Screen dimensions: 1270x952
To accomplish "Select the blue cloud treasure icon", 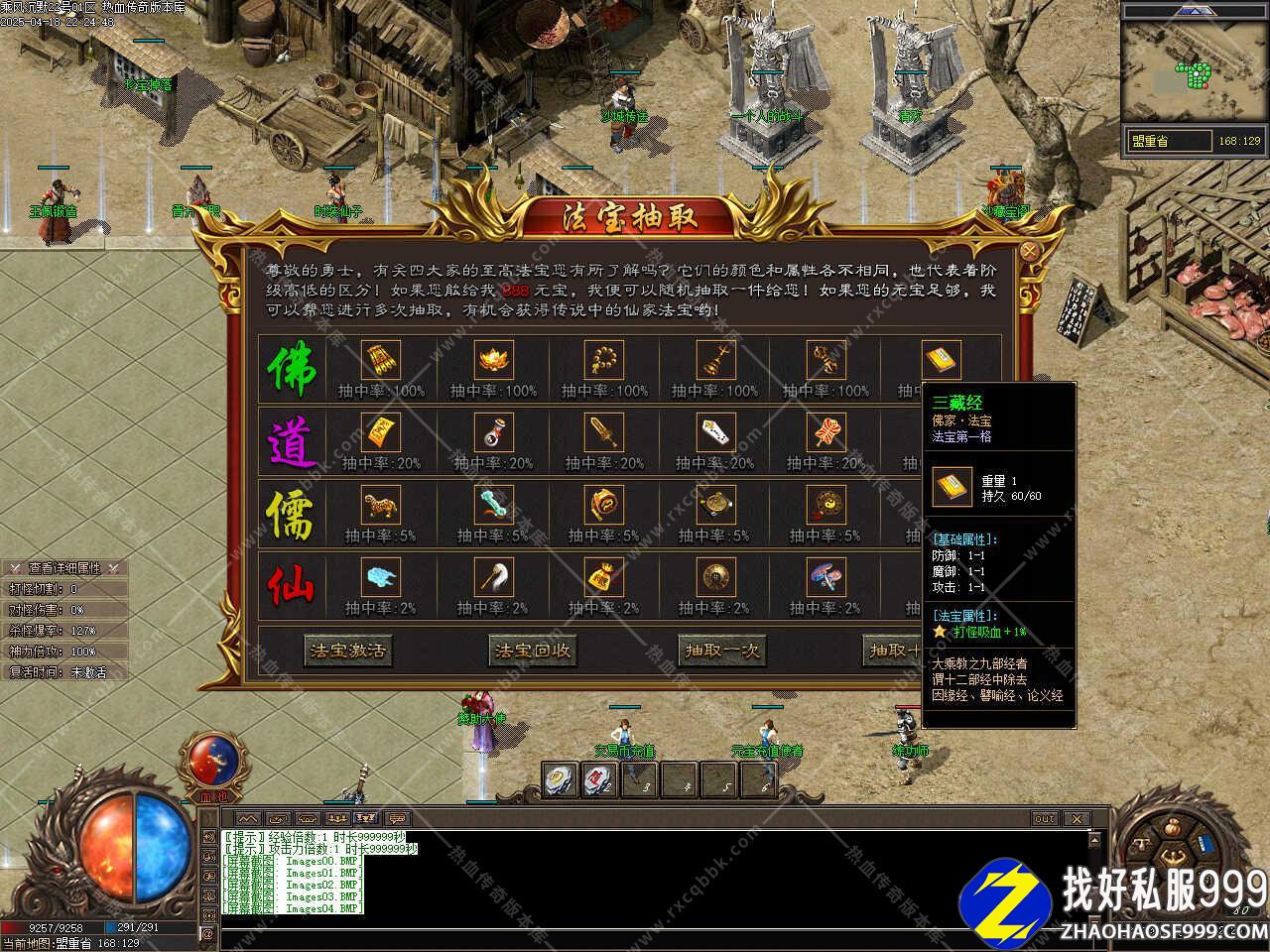I will point(381,577).
